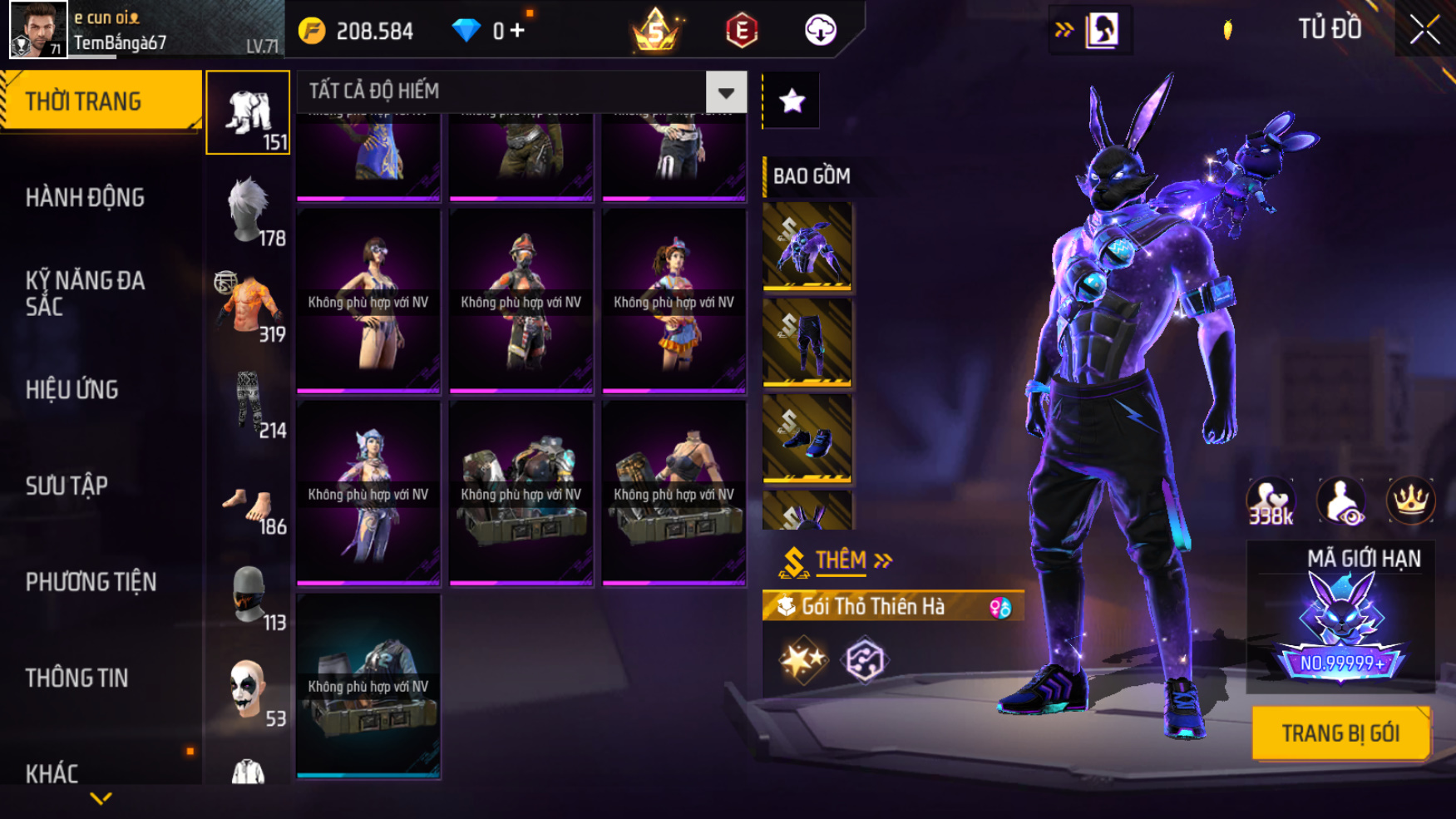1456x819 pixels.
Task: Go to the SƯU TẬP tab
Action: pyautogui.click(x=67, y=486)
